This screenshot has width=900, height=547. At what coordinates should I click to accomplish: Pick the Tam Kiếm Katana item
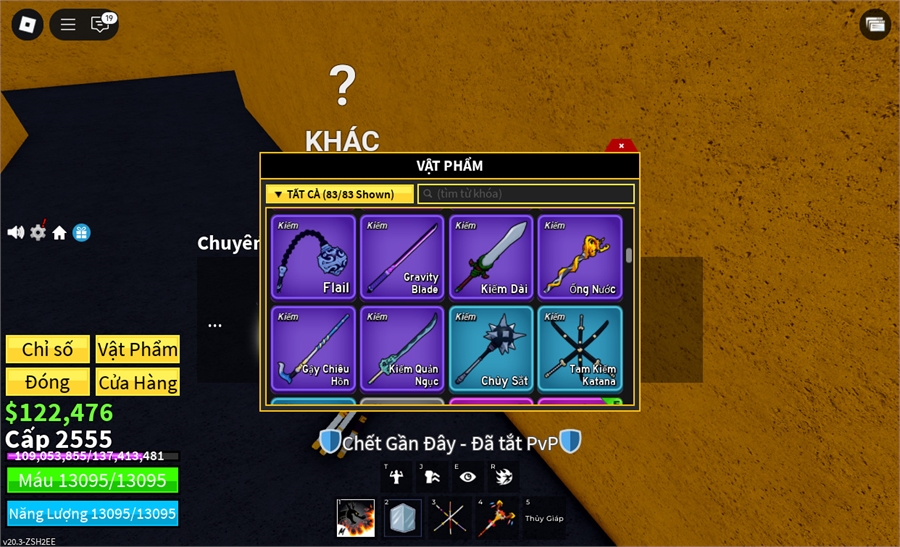(x=579, y=348)
